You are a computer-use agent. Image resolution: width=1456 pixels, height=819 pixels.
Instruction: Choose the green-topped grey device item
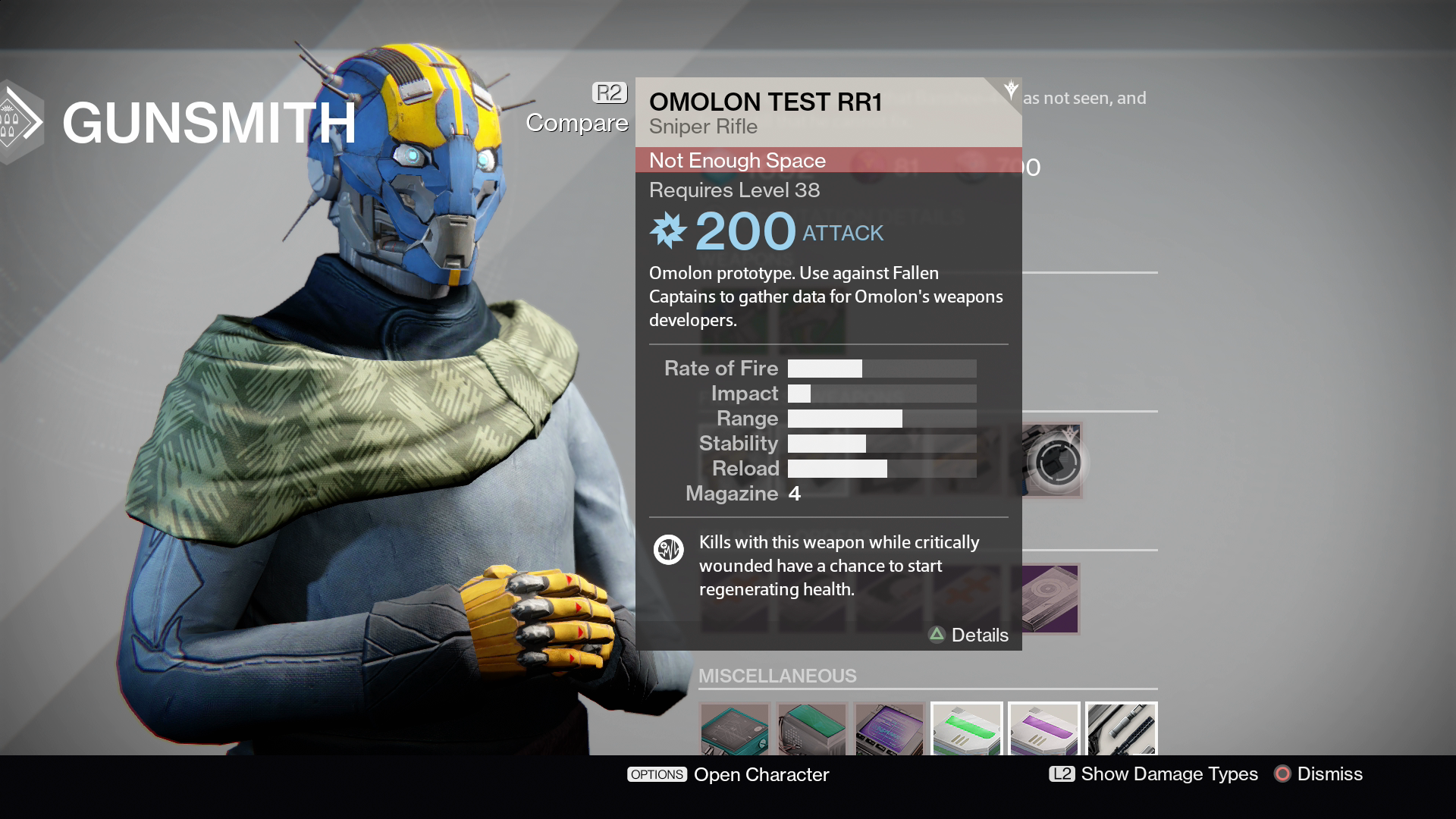click(811, 730)
